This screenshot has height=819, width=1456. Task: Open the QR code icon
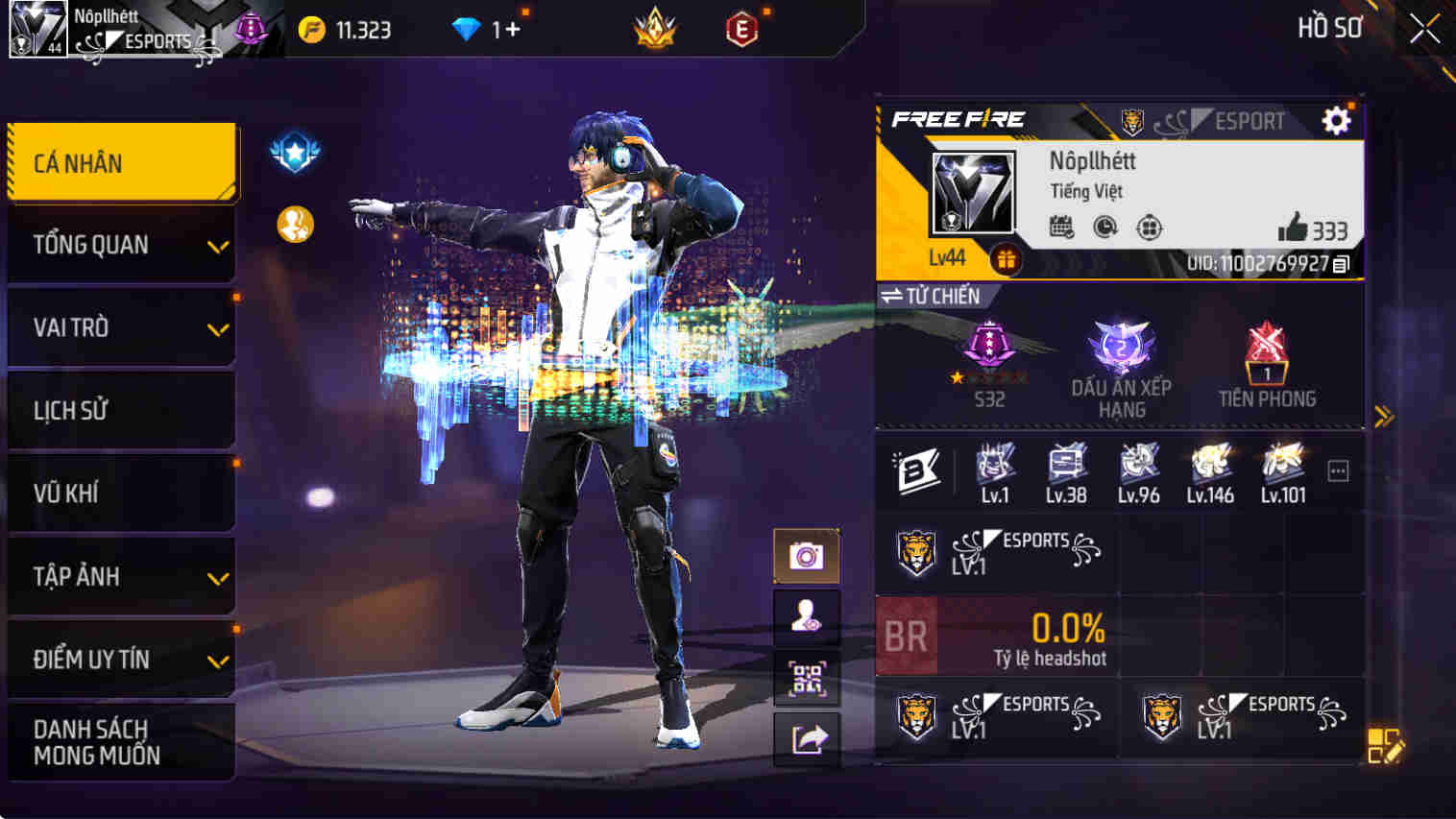[x=808, y=678]
